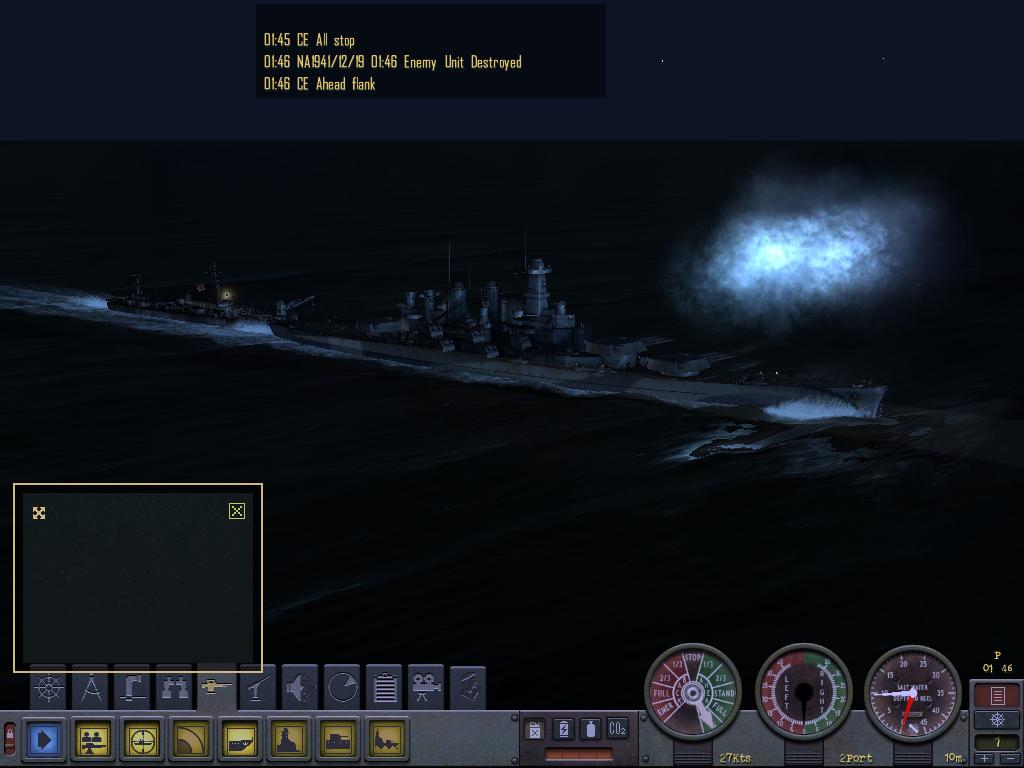
Task: Click the four-arrow move handle on the panel
Action: pyautogui.click(x=39, y=513)
